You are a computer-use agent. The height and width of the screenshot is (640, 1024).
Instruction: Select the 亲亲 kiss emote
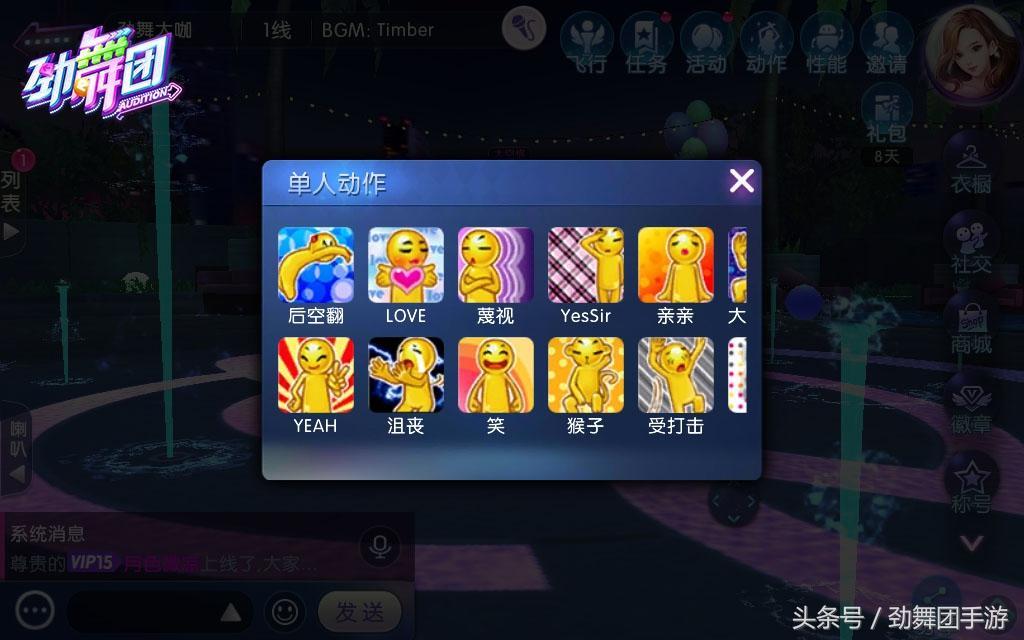(675, 265)
